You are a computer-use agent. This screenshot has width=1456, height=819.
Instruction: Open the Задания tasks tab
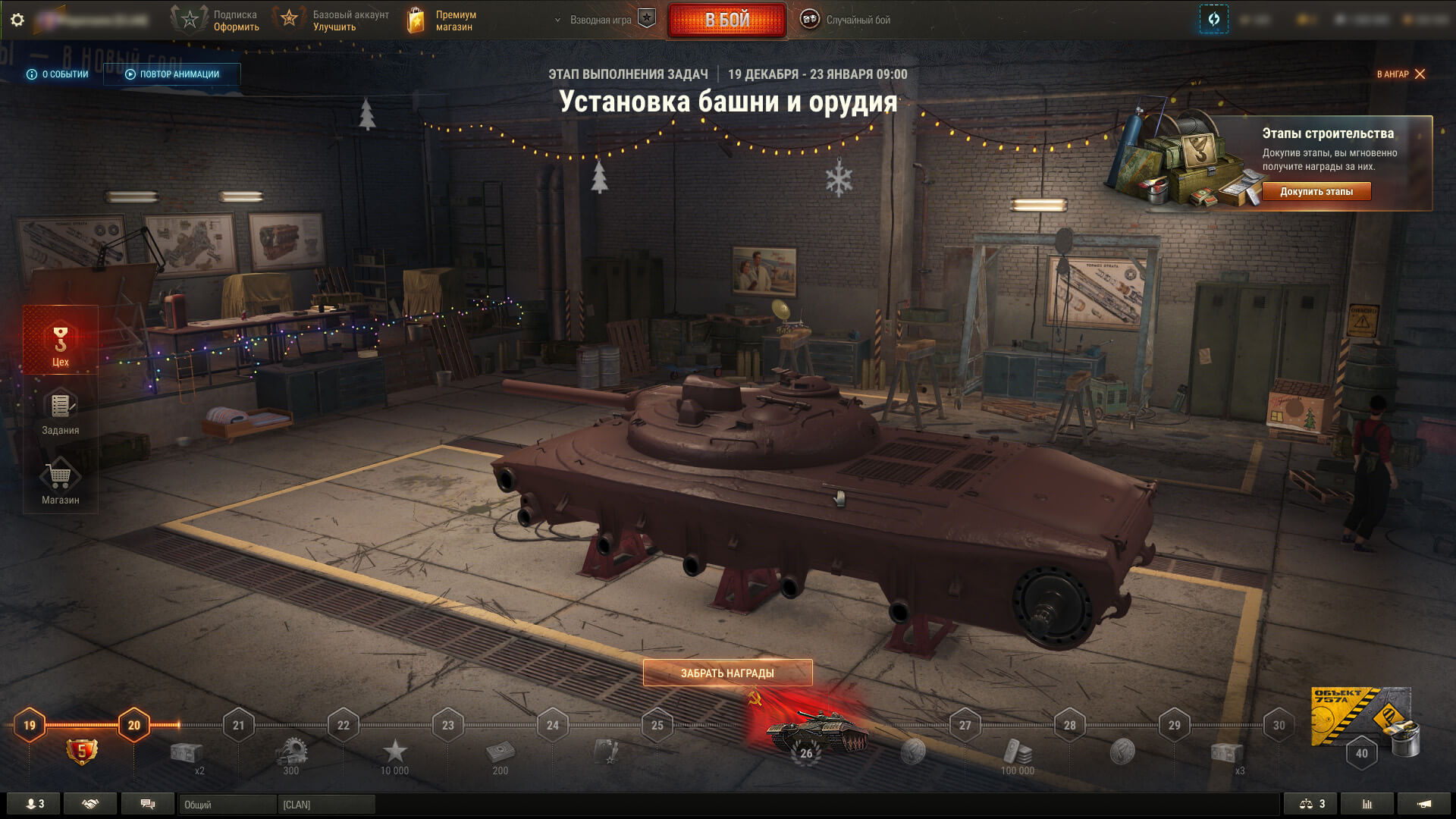(x=61, y=413)
